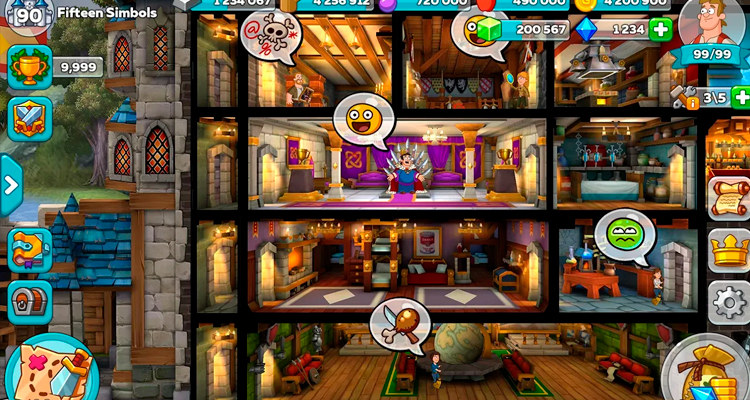Expand the left side panel arrow
This screenshot has height=400, width=750.
pyautogui.click(x=11, y=185)
